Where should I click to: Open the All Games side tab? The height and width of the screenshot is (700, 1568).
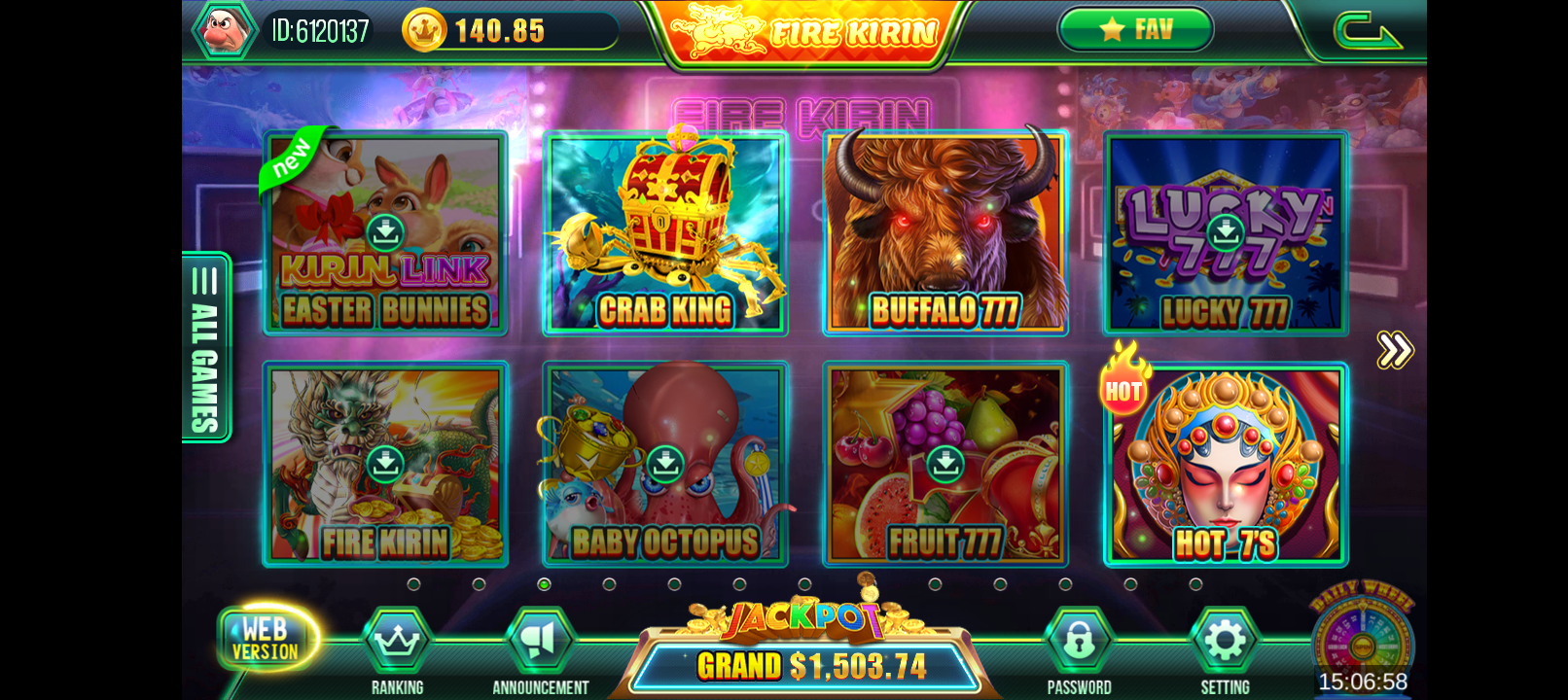point(205,348)
